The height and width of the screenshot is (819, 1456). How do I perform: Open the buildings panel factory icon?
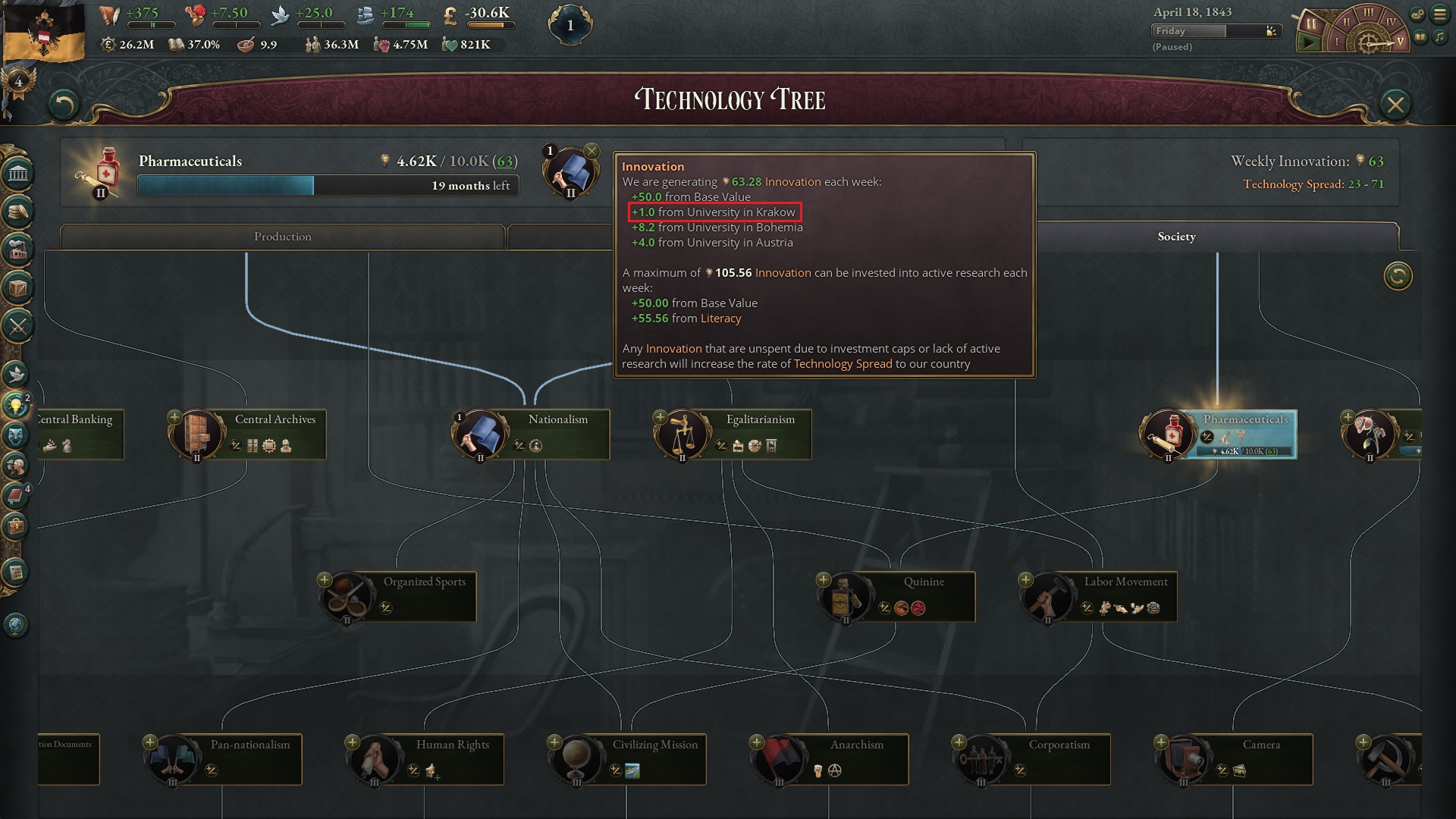click(19, 246)
